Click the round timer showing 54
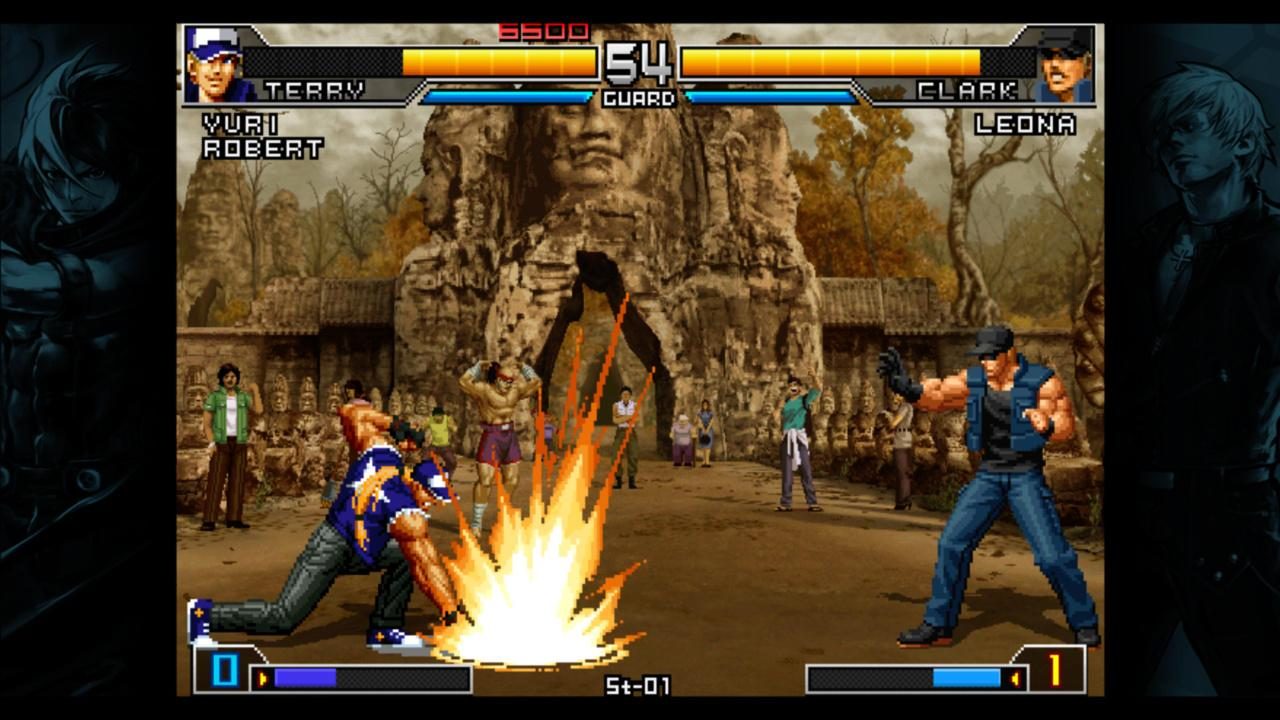Screen dimensions: 1280x720 pyautogui.click(x=640, y=62)
